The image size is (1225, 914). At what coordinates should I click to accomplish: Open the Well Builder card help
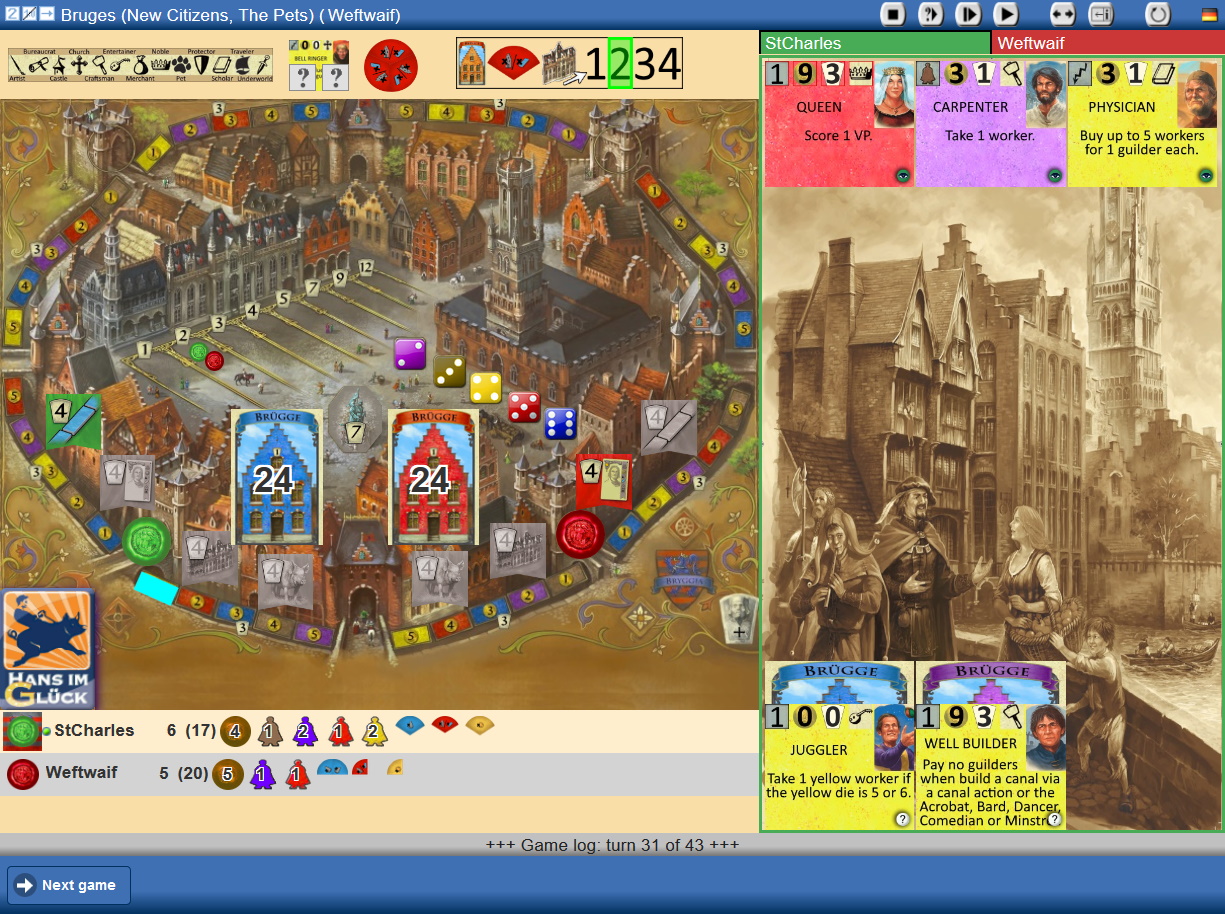(x=1053, y=819)
